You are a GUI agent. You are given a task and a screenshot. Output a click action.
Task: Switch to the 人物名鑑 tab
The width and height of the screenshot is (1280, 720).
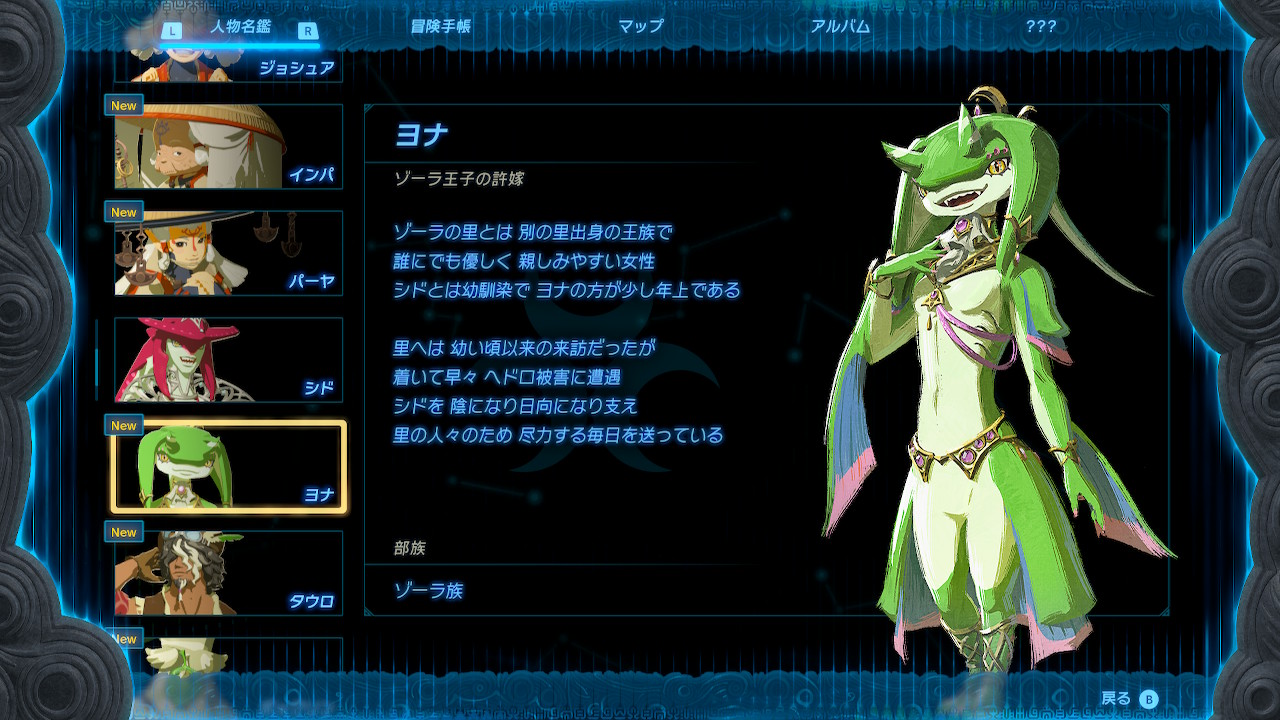coord(240,27)
